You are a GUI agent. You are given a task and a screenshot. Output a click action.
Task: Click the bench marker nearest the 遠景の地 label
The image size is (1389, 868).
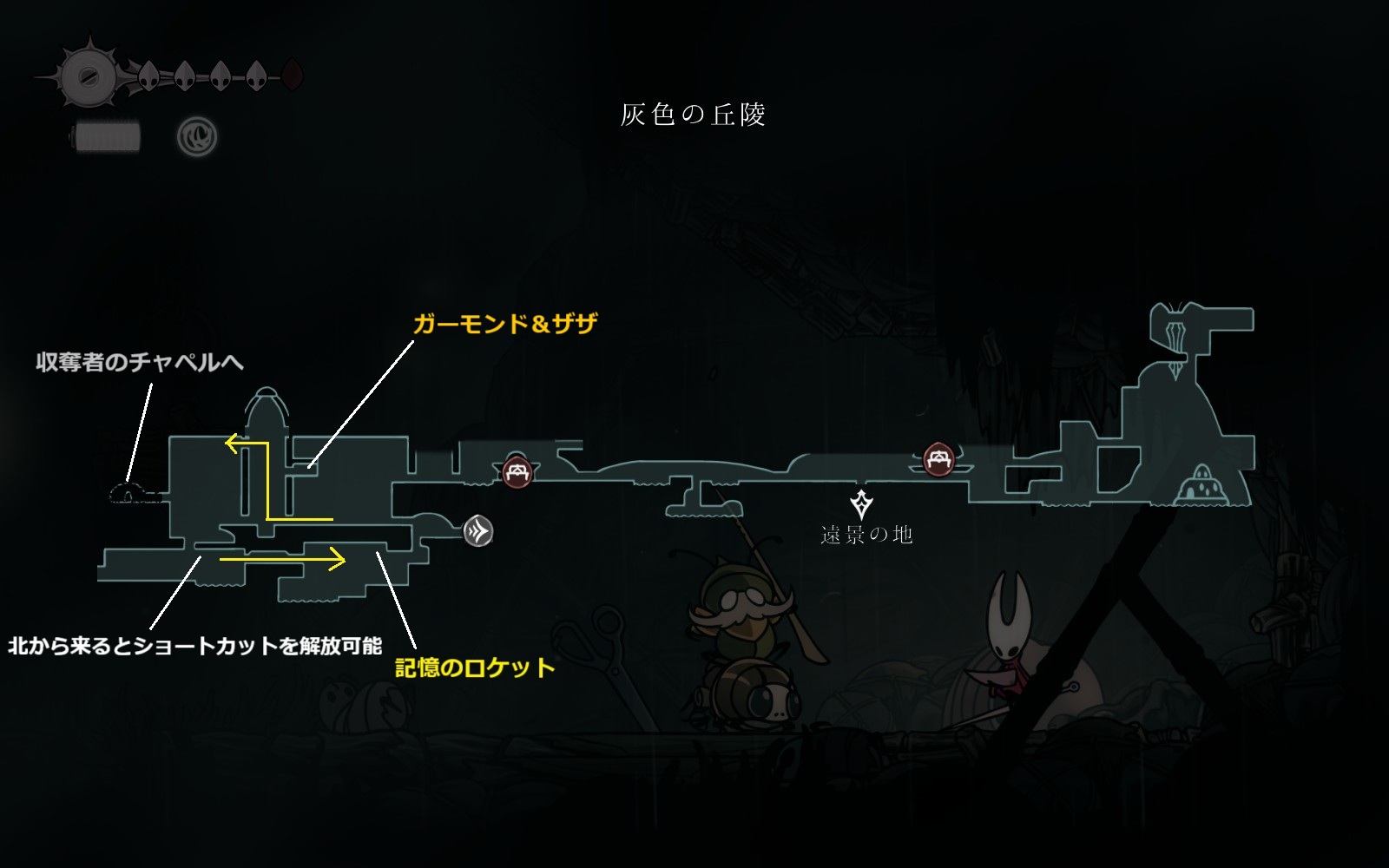tap(938, 459)
